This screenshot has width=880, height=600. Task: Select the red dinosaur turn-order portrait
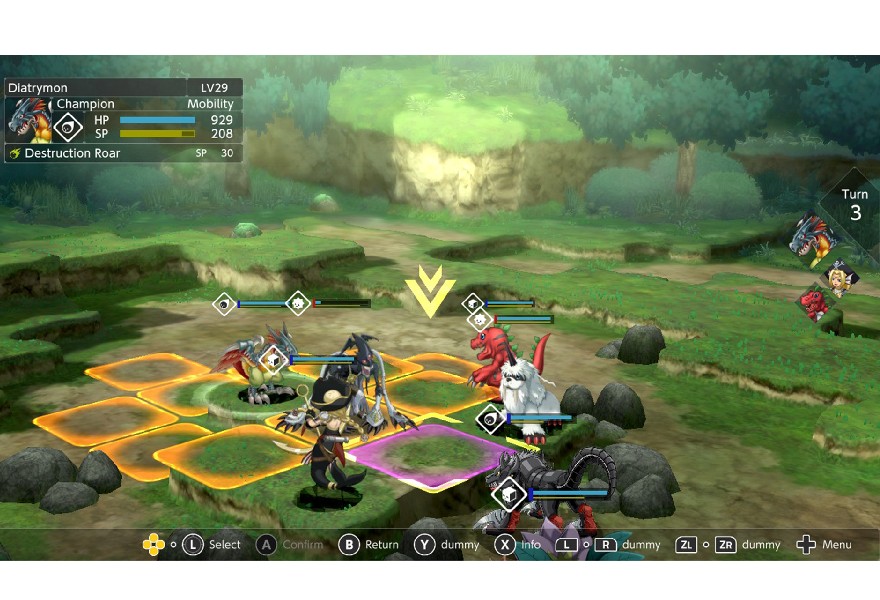813,304
